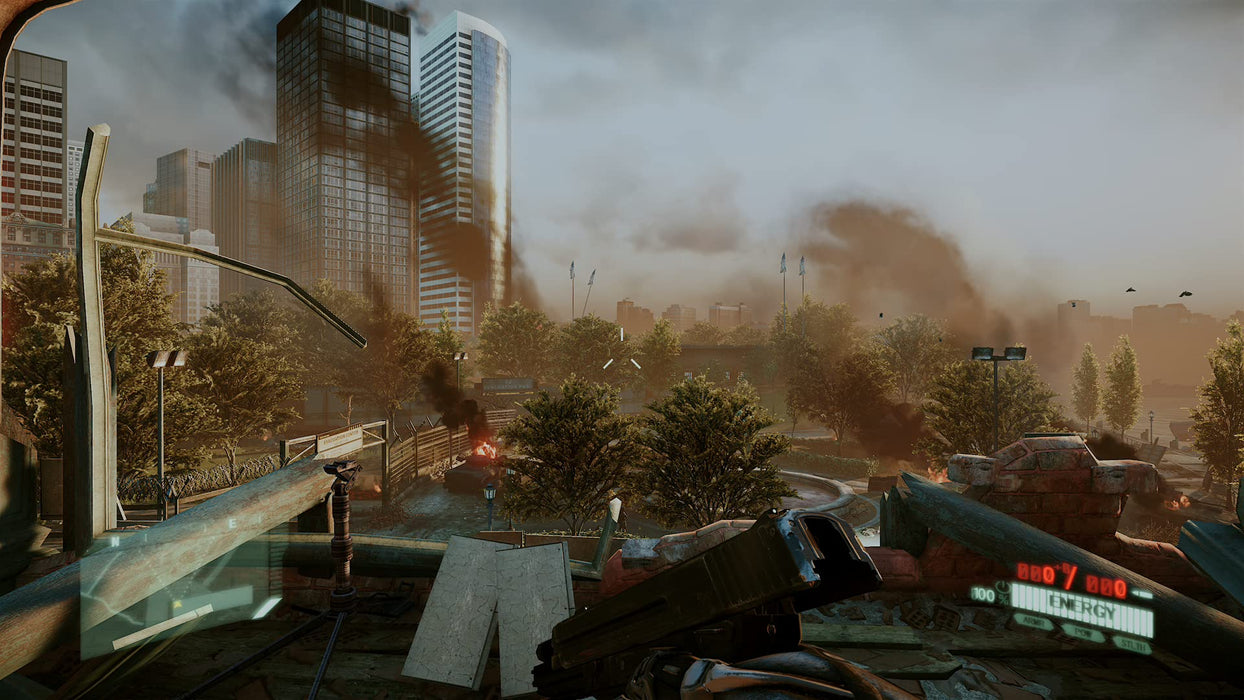The image size is (1244, 700).
Task: Select the POW power mode indicator
Action: (x=1083, y=633)
